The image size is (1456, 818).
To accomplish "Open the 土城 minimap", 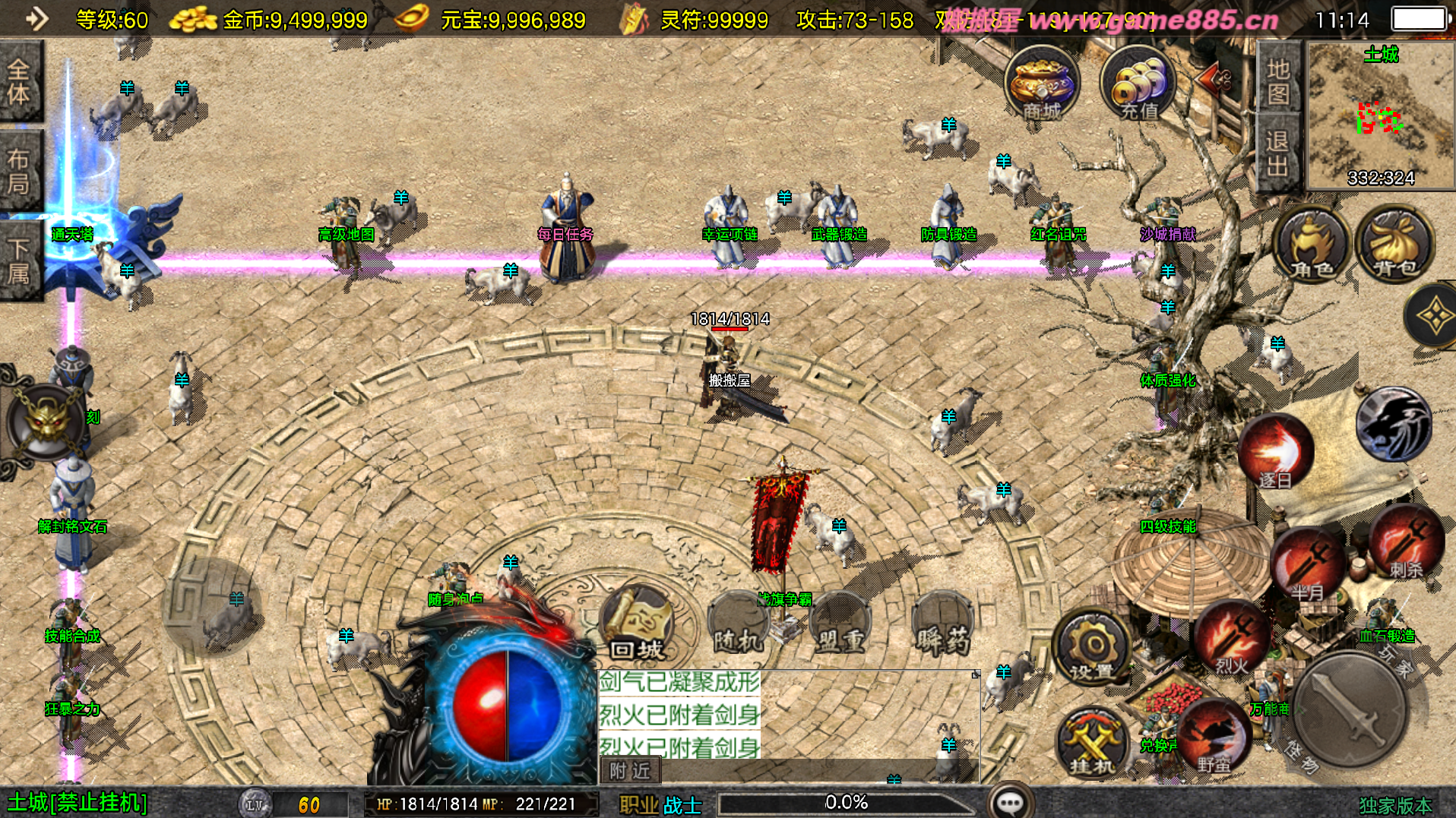I will coord(1380,115).
